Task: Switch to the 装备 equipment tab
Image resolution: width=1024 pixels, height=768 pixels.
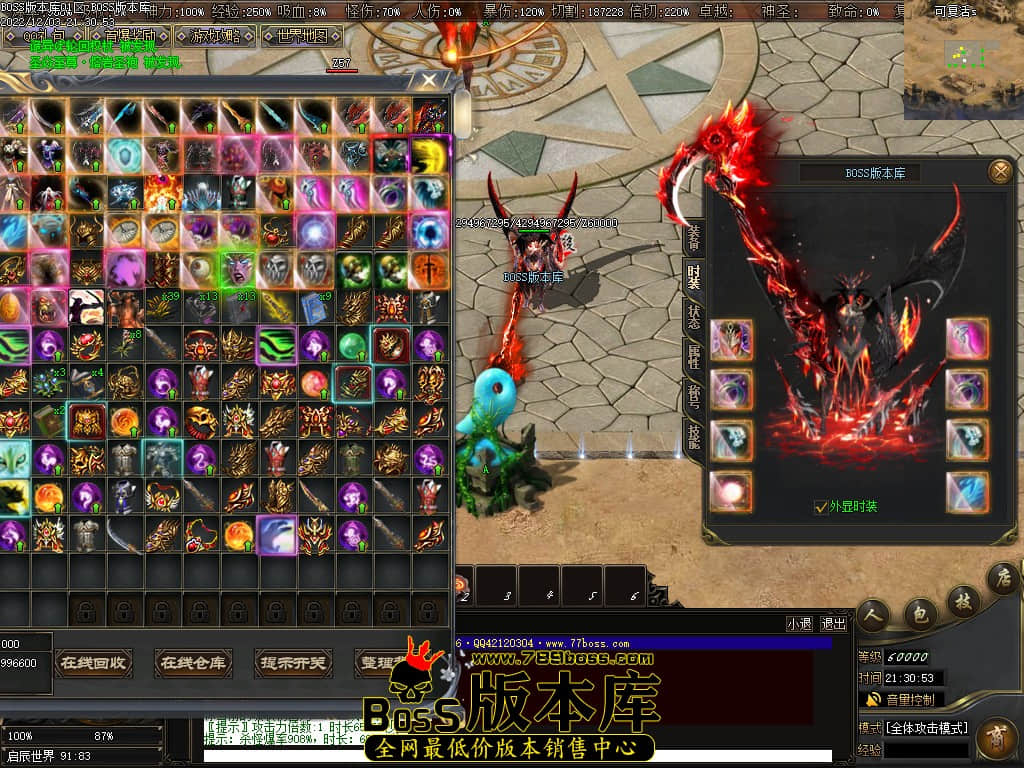Action: pyautogui.click(x=693, y=237)
